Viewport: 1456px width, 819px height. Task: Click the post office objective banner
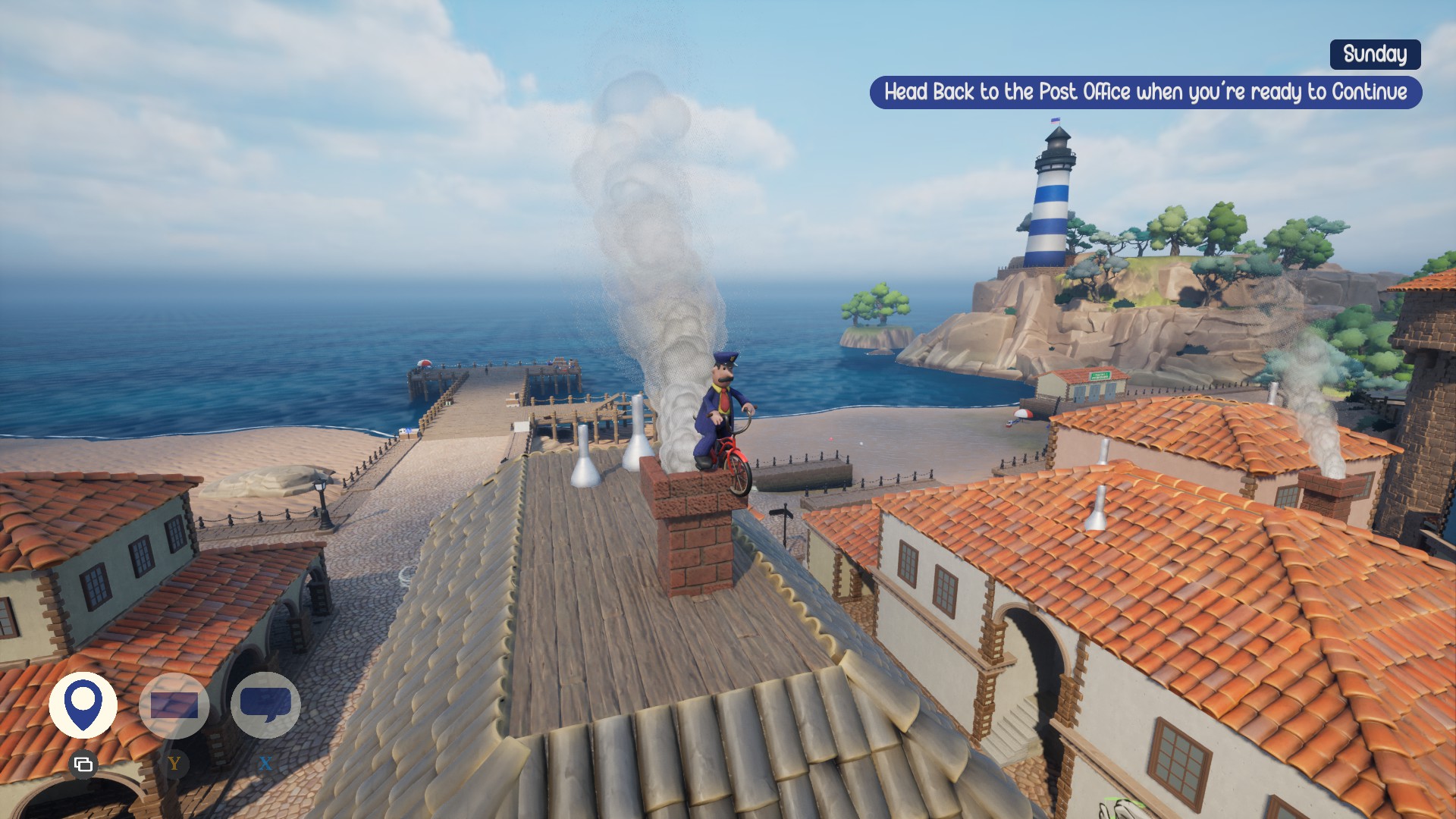1145,93
